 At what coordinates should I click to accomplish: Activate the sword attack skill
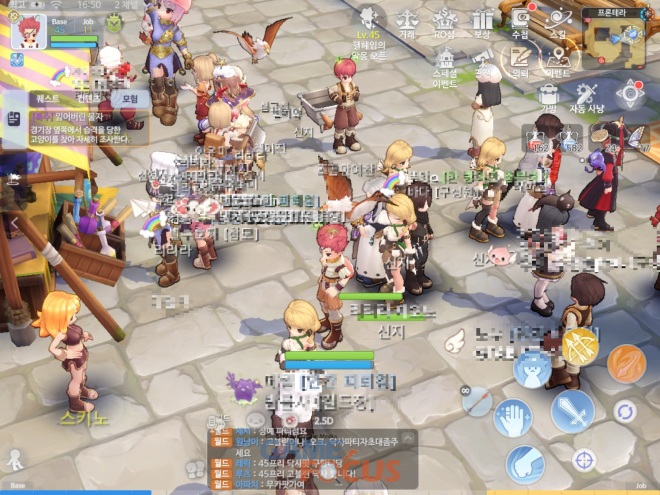(574, 411)
